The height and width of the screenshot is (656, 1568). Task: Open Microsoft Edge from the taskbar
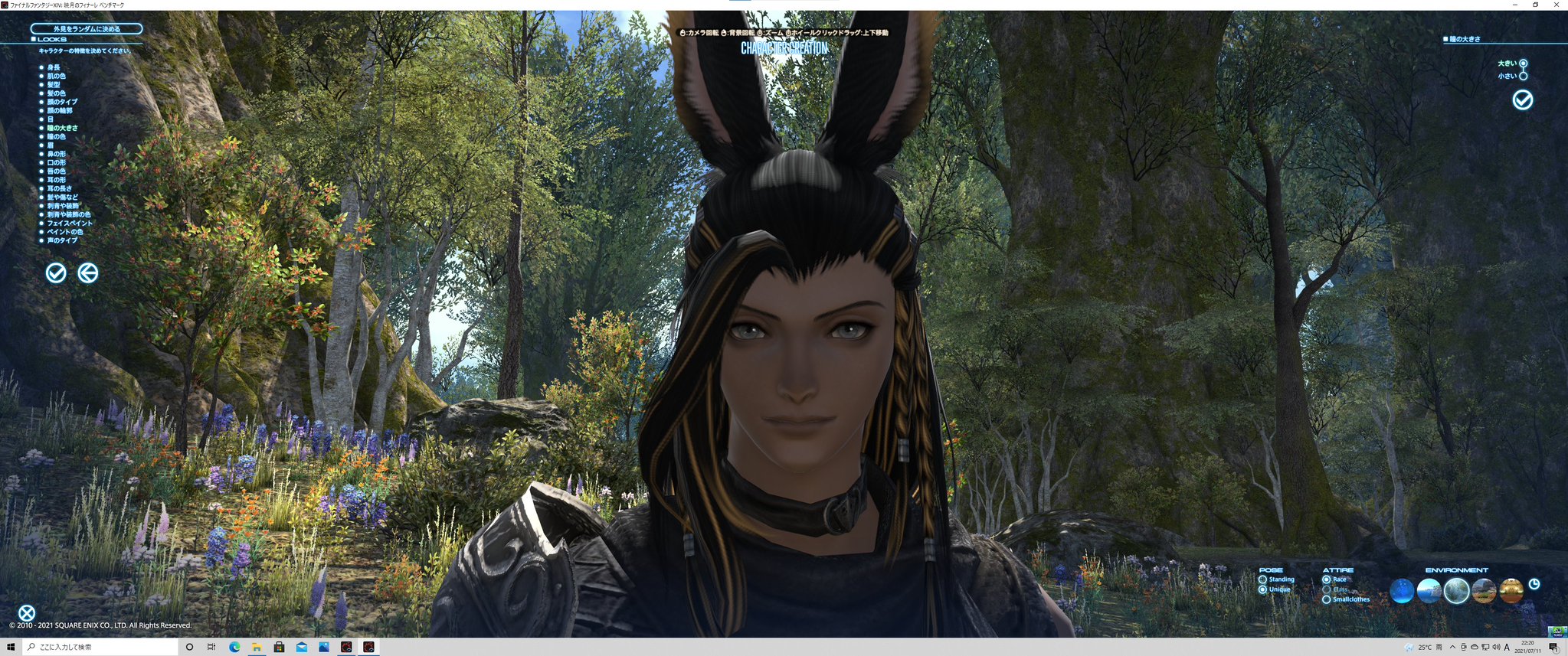coord(234,647)
